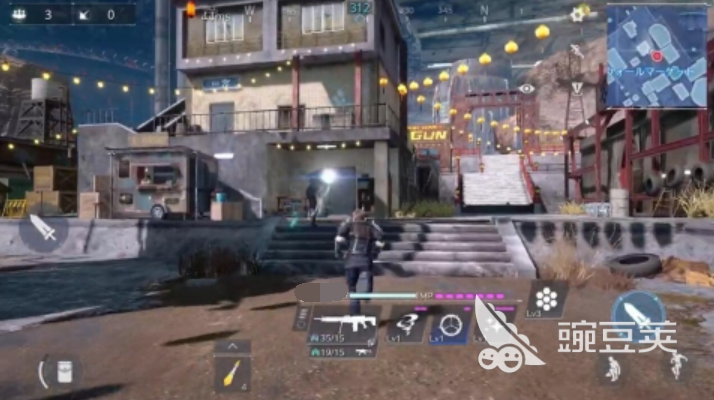Open the settings gear
This screenshot has height=400, width=714.
coord(577,15)
